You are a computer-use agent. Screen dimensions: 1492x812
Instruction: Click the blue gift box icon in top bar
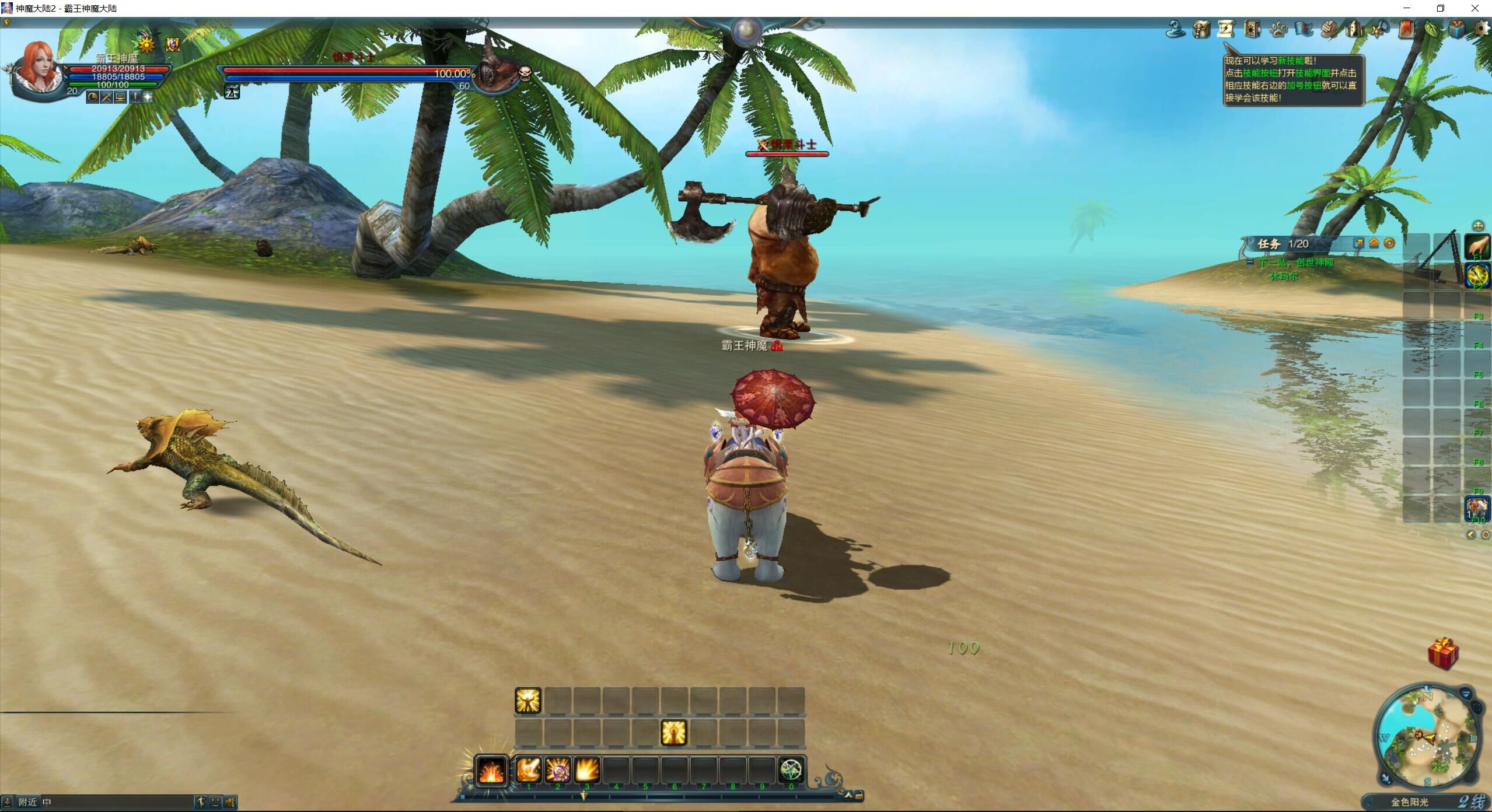coord(1457,29)
